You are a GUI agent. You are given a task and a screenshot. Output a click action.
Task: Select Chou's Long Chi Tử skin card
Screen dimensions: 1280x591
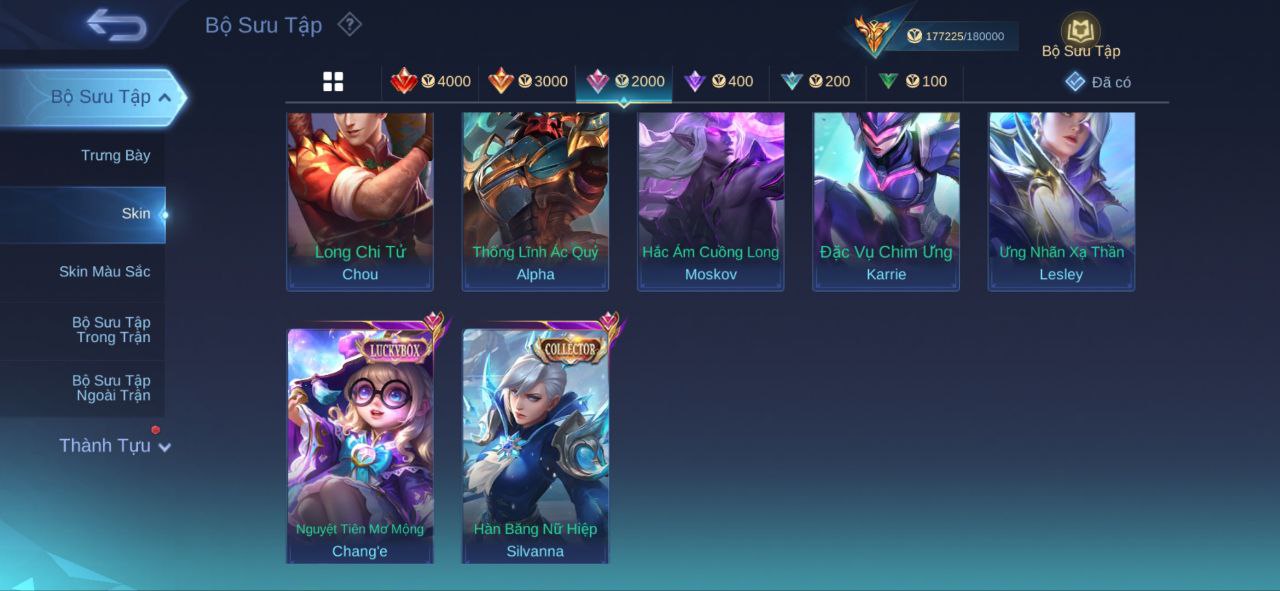coord(360,201)
